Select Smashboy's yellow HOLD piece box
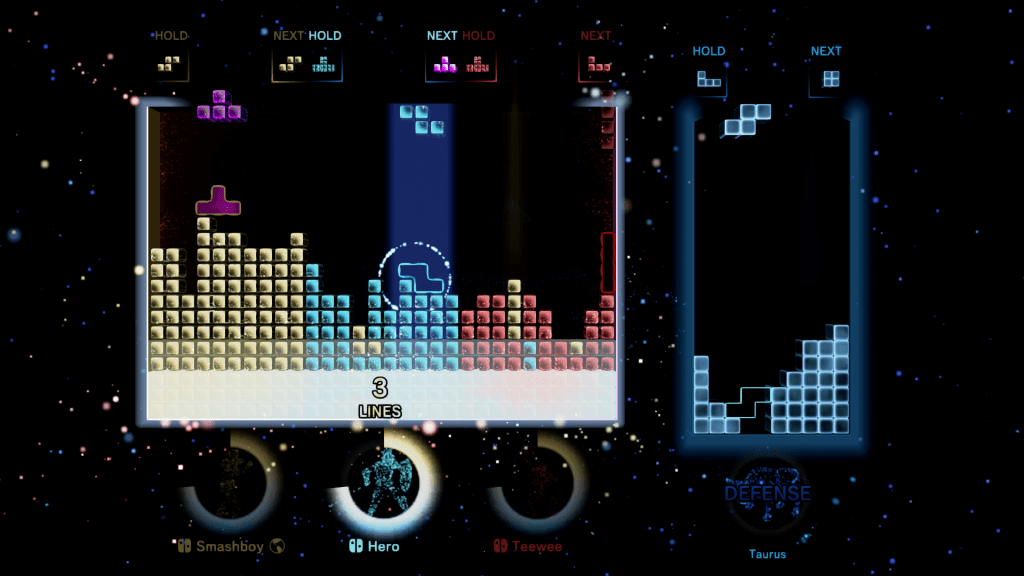The width and height of the screenshot is (1024, 576). (172, 63)
